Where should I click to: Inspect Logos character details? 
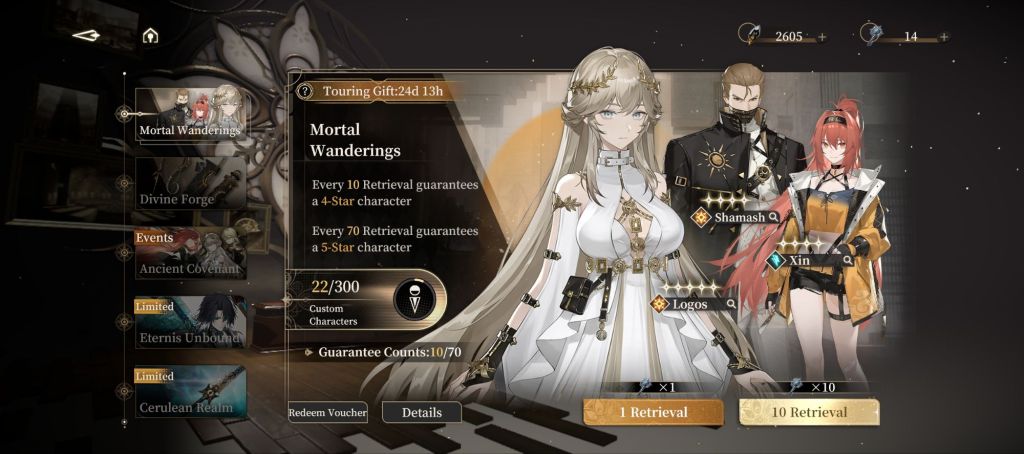pyautogui.click(x=731, y=303)
